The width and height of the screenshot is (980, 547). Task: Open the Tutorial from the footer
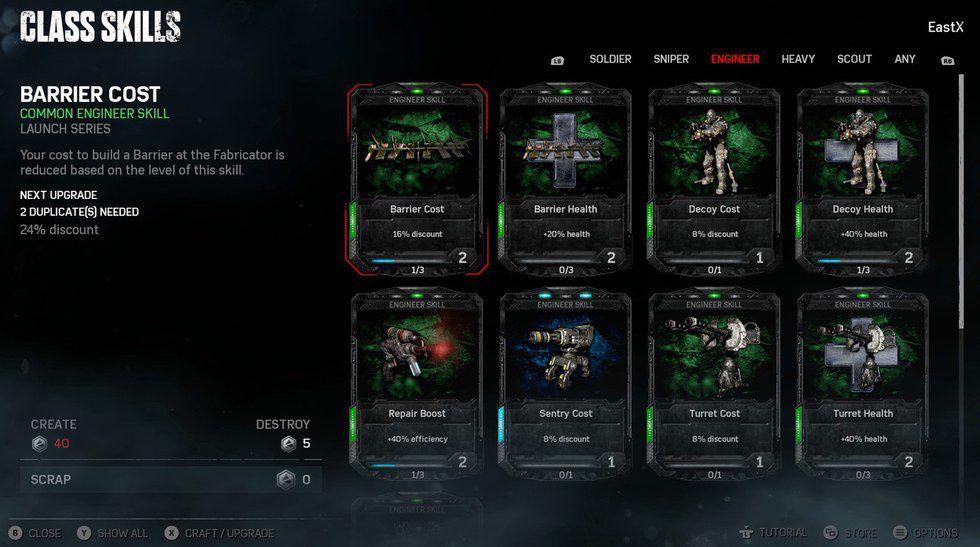[773, 533]
